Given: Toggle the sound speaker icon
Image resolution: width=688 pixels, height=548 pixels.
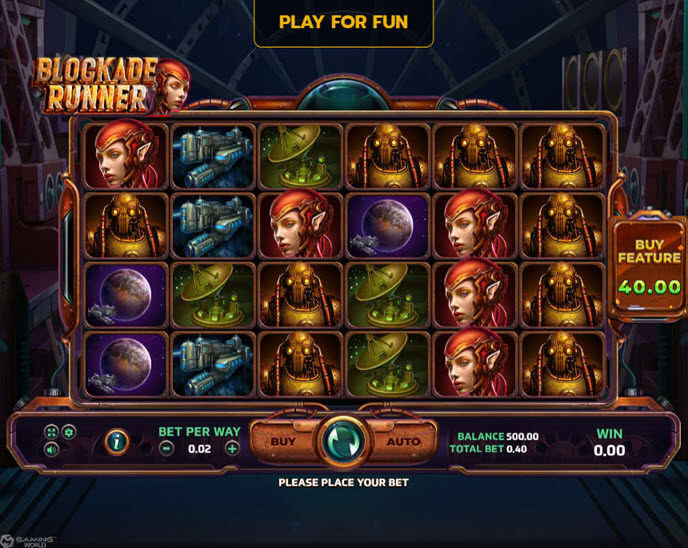Looking at the screenshot, I should click(x=51, y=450).
